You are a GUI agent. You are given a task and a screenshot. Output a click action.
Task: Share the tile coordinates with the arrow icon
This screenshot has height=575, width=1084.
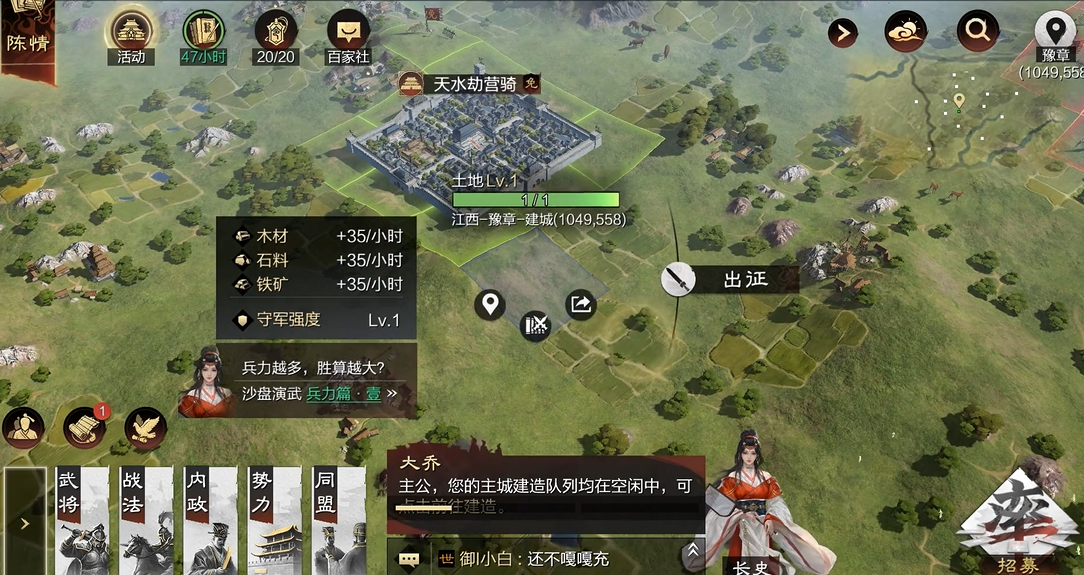pos(580,304)
